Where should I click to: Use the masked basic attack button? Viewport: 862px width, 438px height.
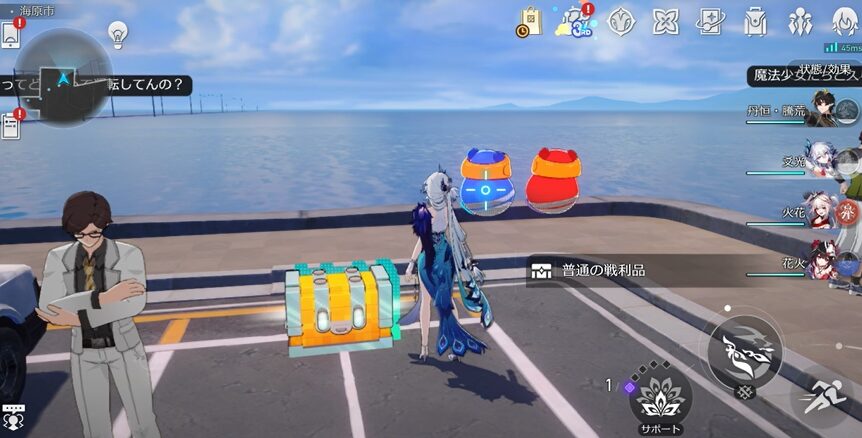coord(745,351)
